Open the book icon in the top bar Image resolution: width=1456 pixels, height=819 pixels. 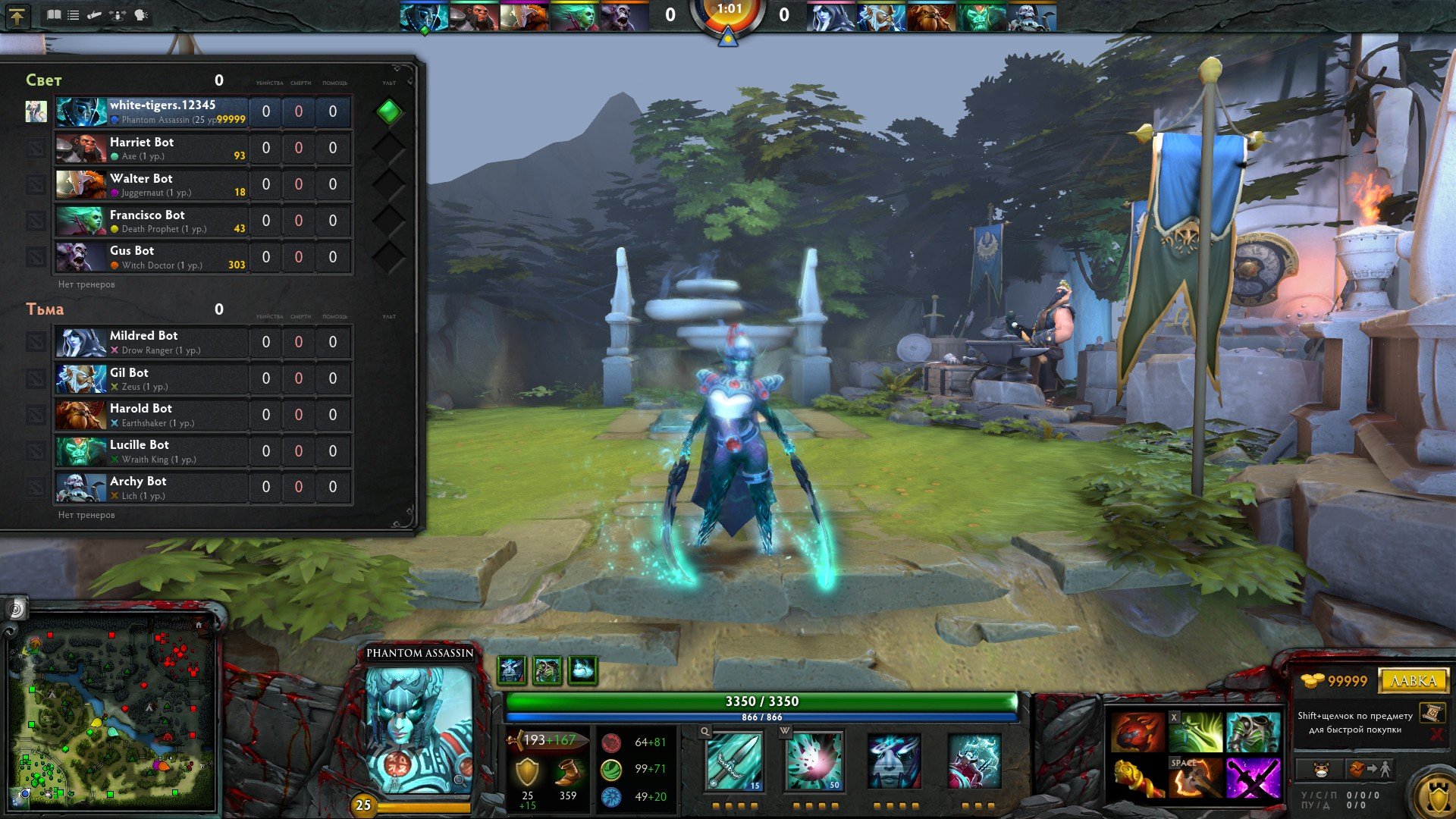tap(53, 14)
